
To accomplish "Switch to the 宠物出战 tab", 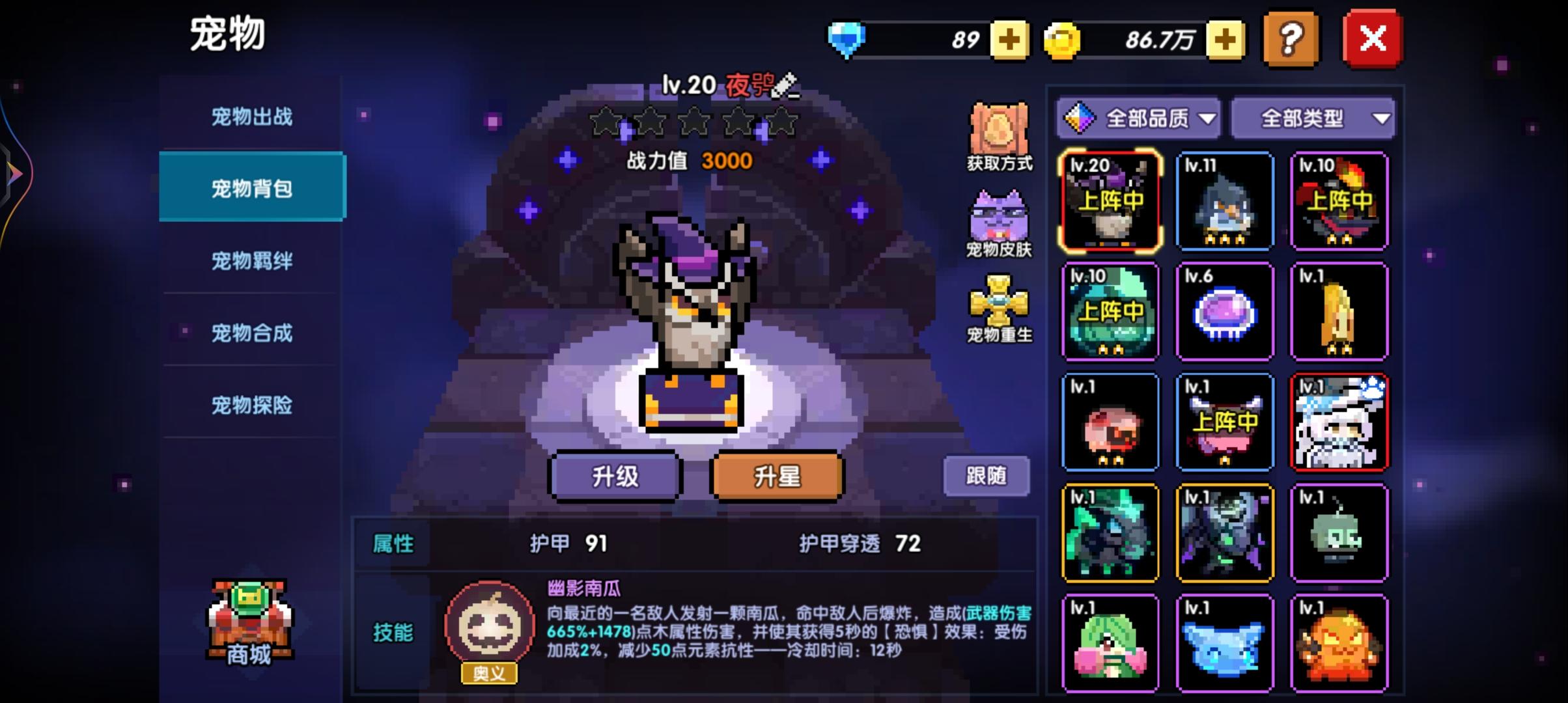I will click(251, 117).
